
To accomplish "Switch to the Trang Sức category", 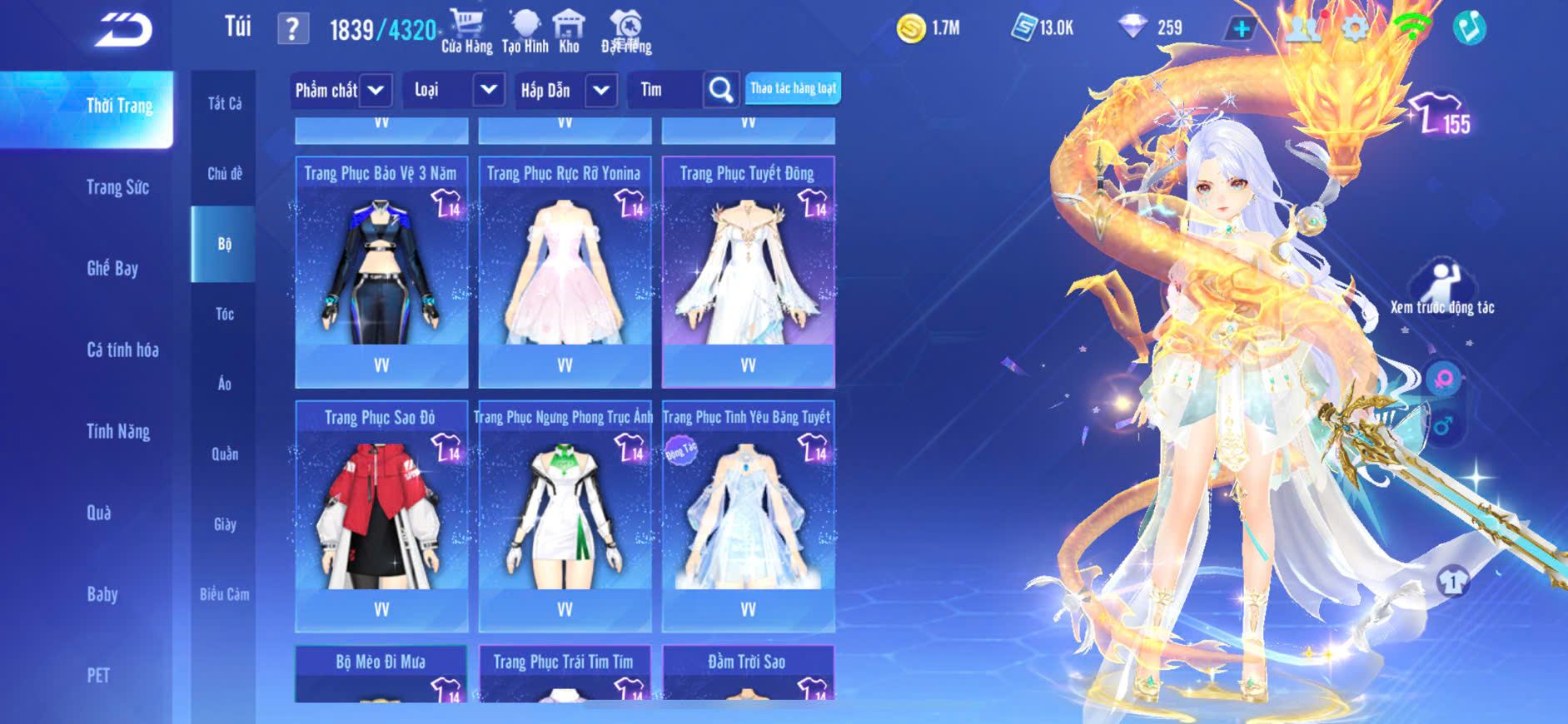I will [x=117, y=187].
